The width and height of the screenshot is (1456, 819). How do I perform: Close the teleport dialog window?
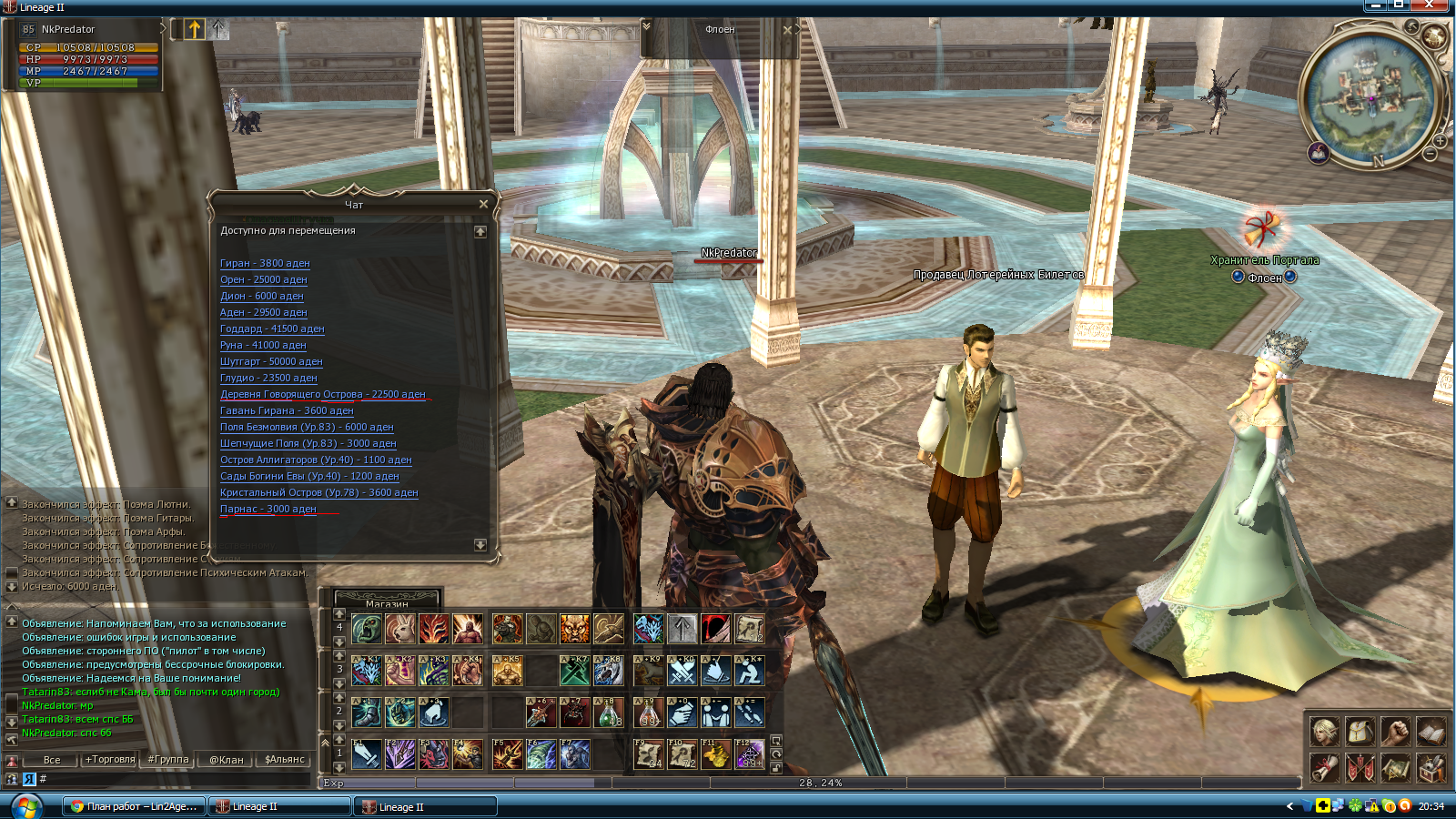click(483, 204)
